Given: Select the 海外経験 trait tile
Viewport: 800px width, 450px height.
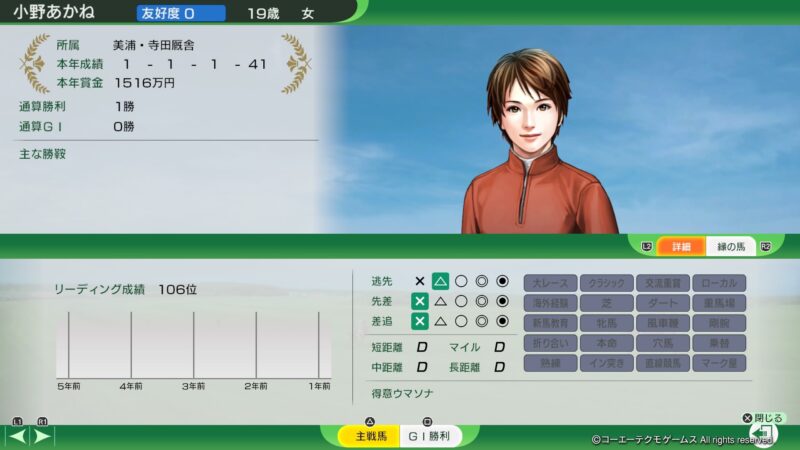Looking at the screenshot, I should [551, 303].
